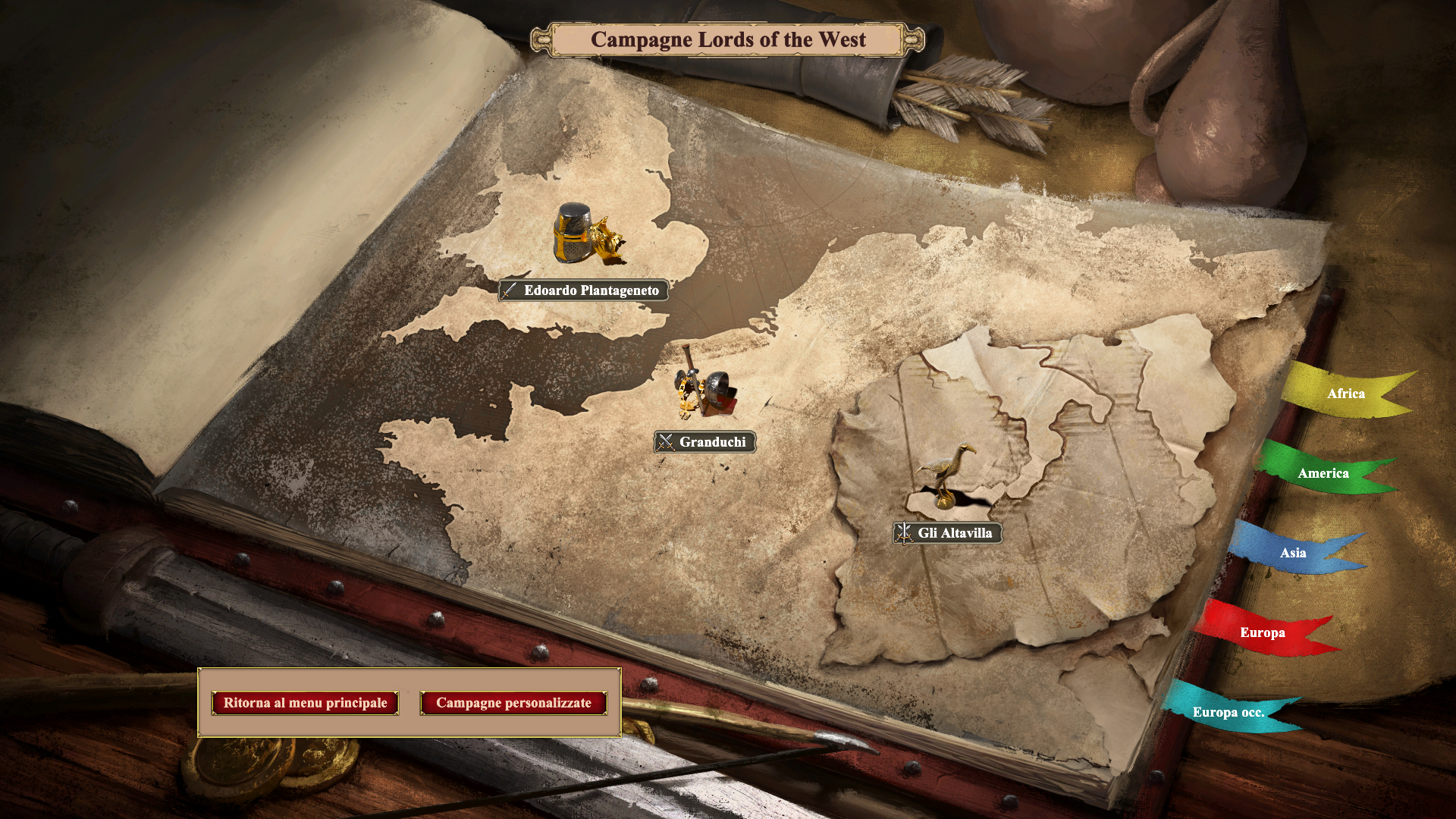
Task: Switch to the America ribbon tab
Action: pos(1323,473)
